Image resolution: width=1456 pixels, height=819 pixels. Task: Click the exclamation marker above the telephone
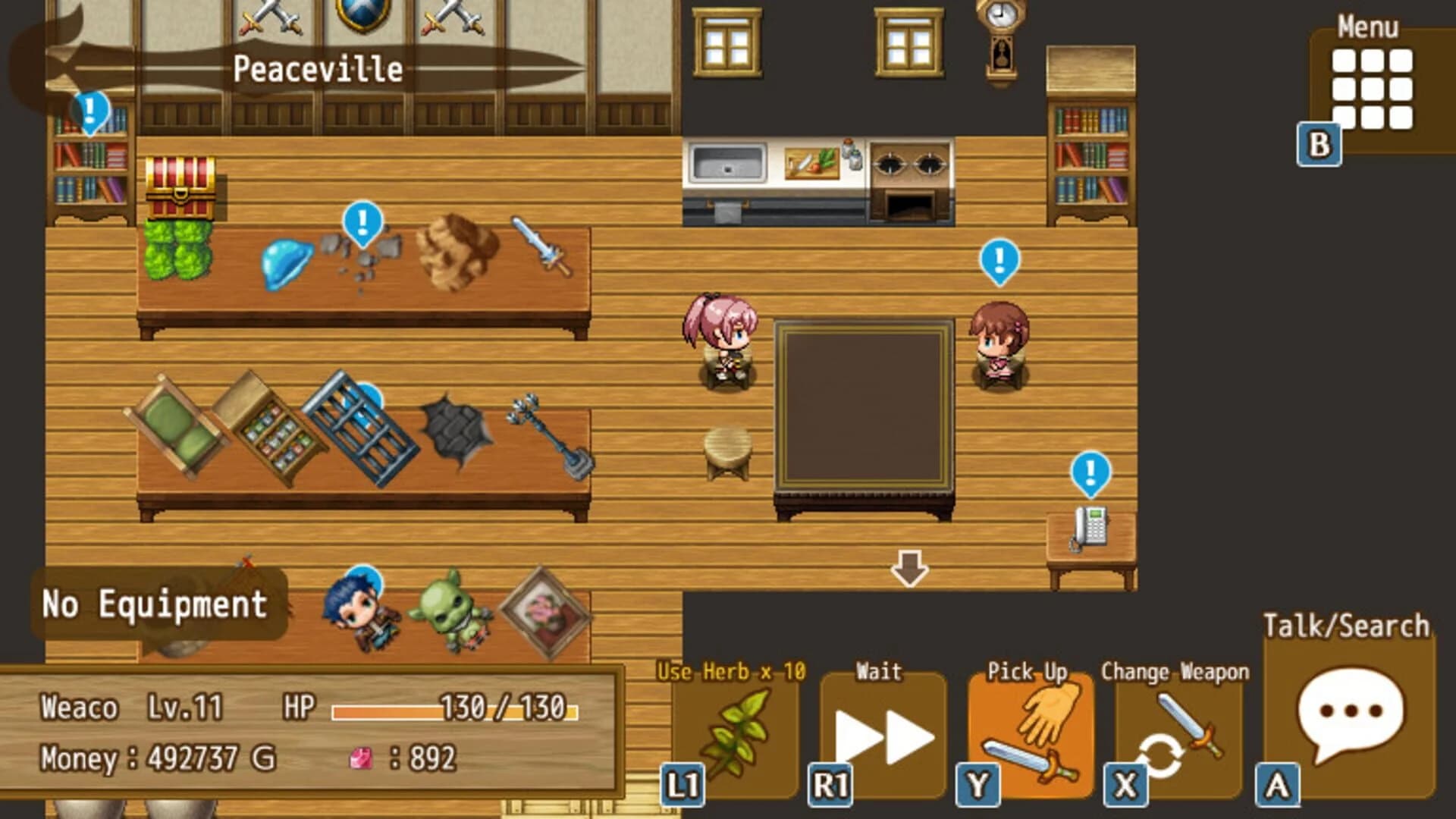[x=1090, y=474]
